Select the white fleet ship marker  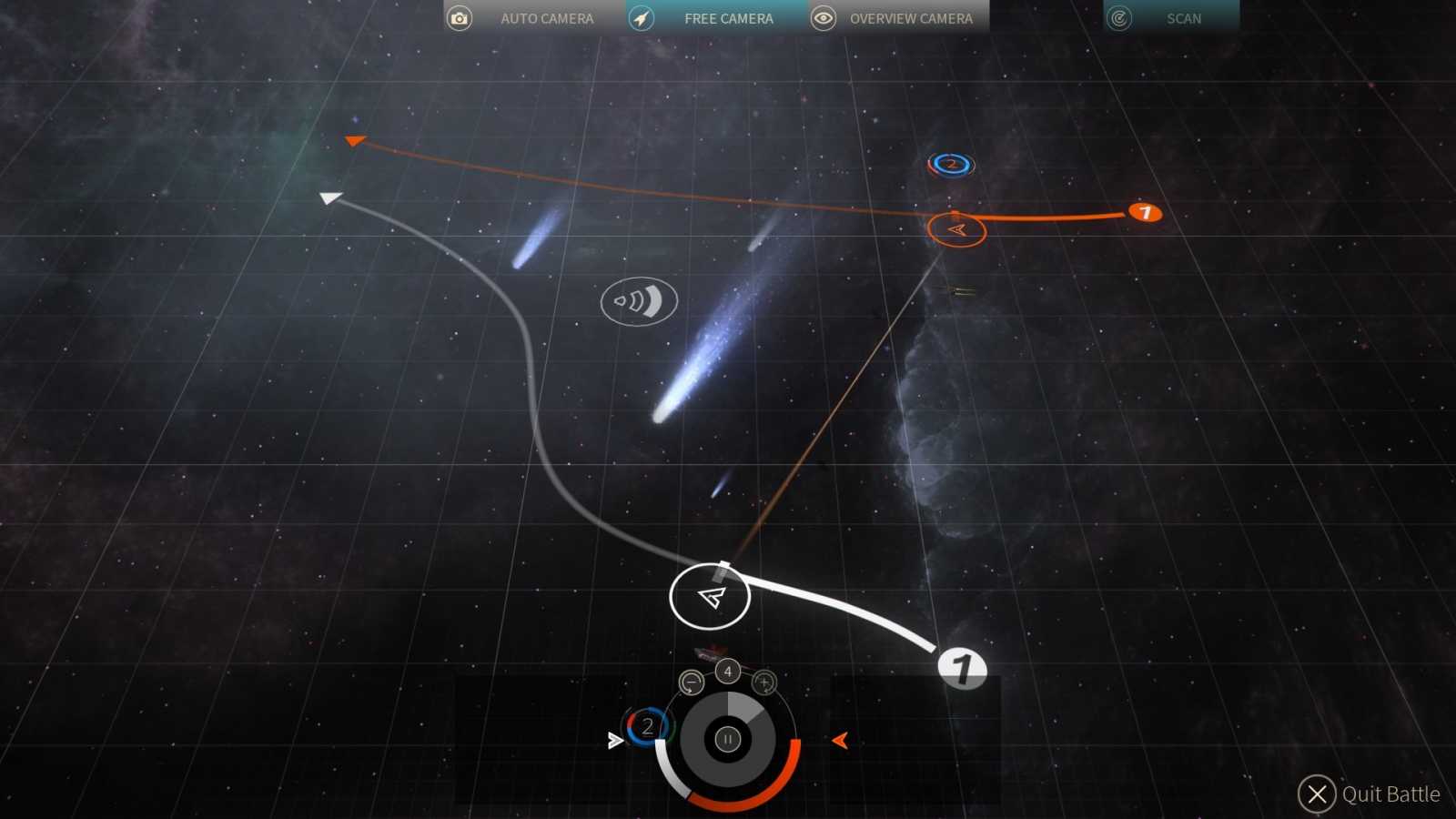click(x=710, y=597)
